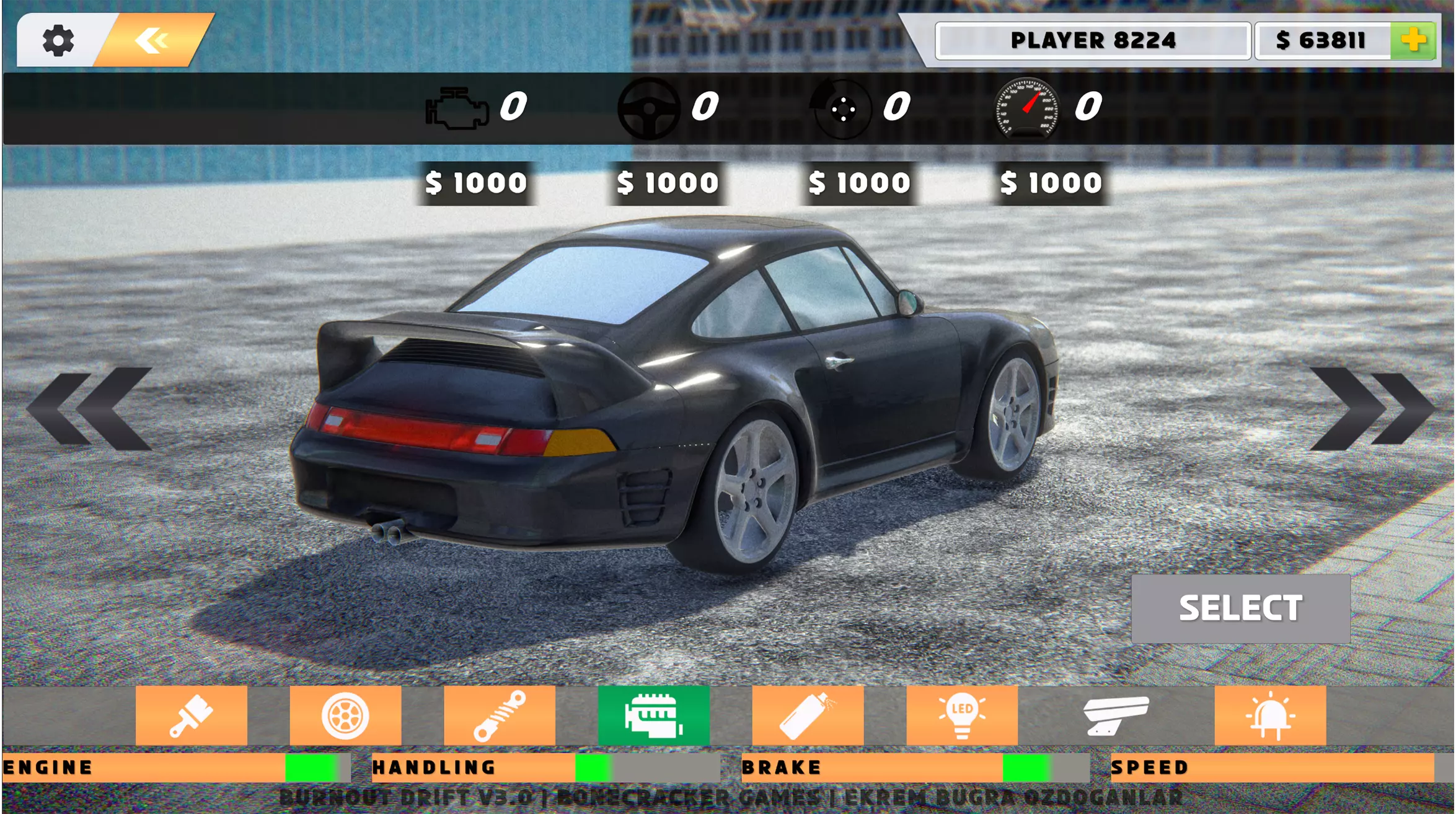Go back with the orange double-arrow button
This screenshot has width=1456, height=814.
pos(152,41)
